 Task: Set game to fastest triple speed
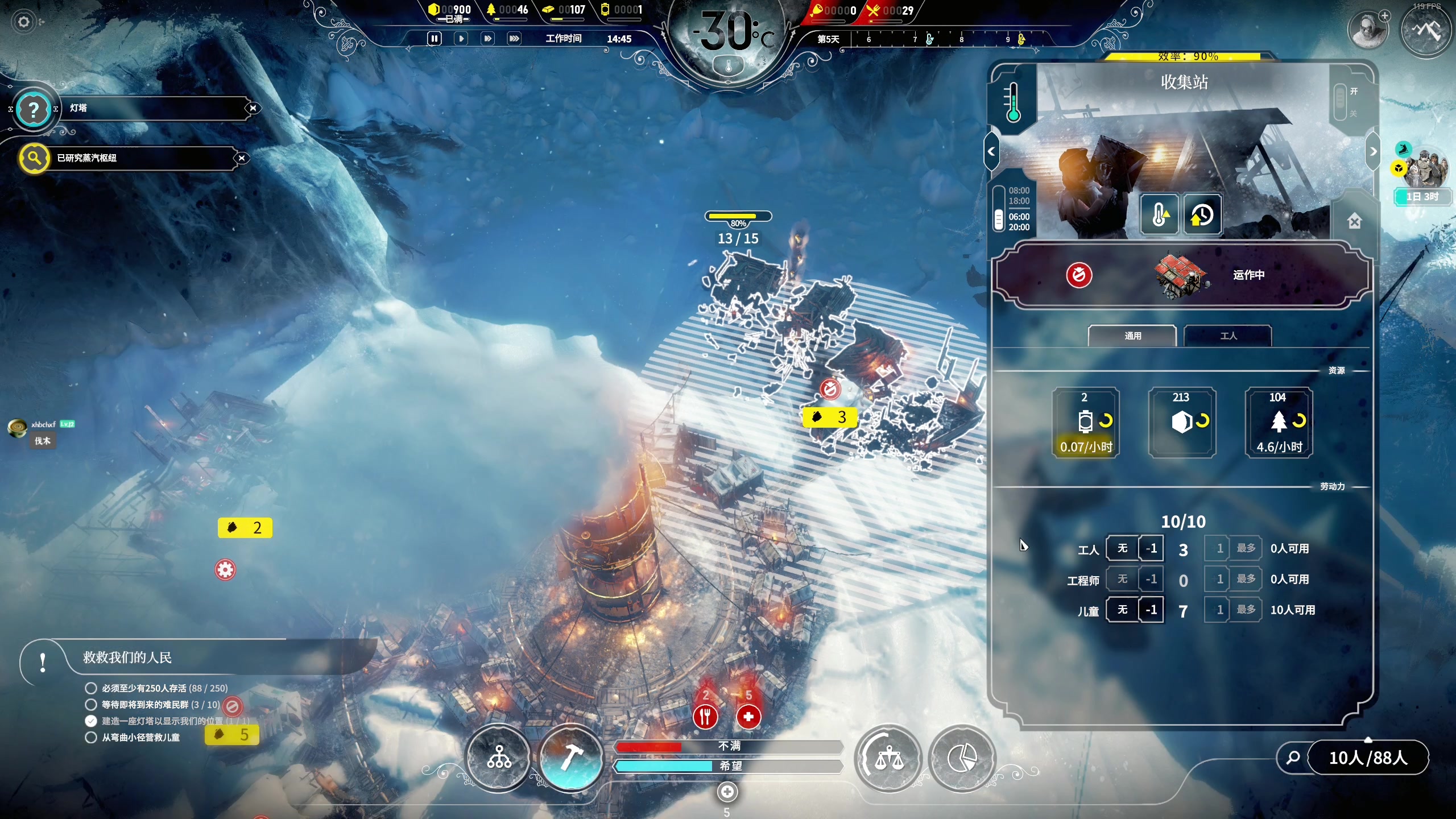(514, 39)
